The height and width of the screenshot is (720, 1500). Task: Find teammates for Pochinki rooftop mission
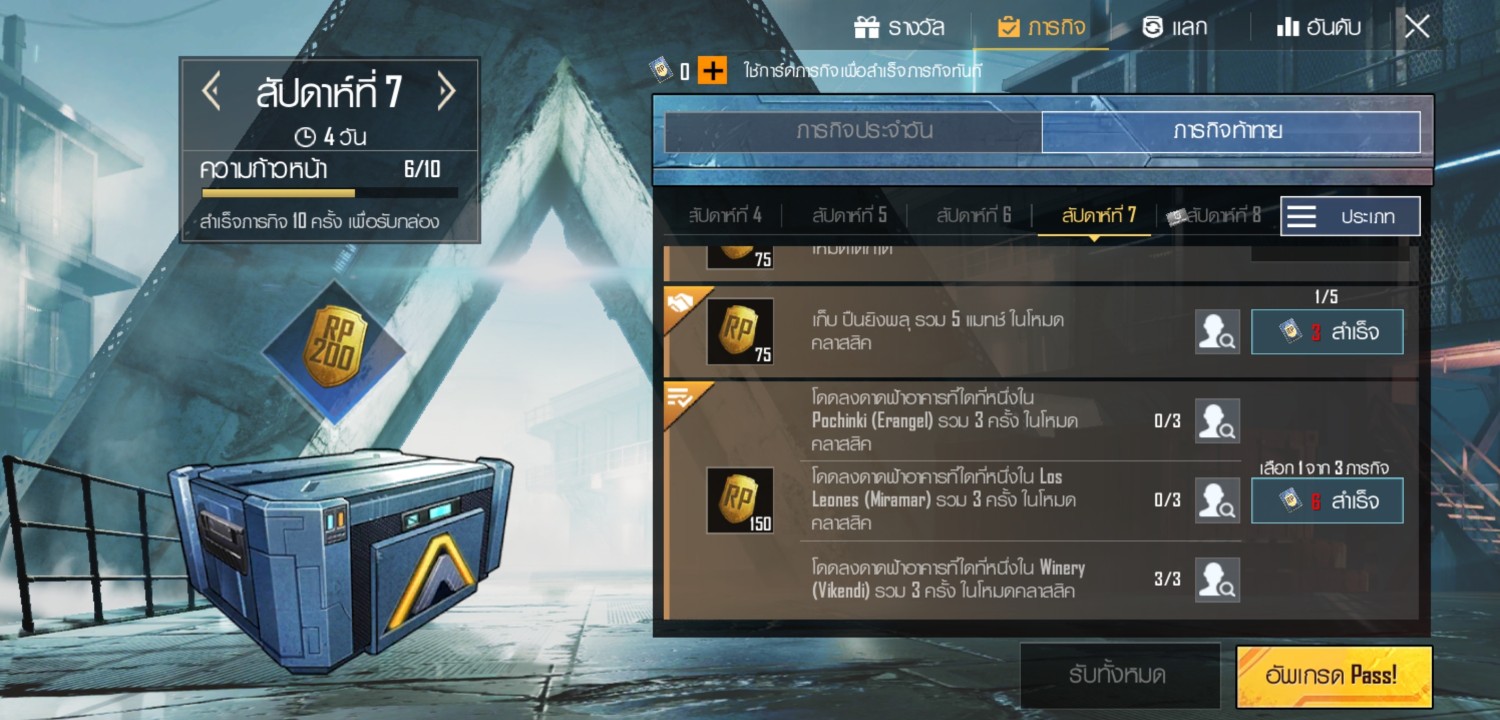click(x=1217, y=421)
